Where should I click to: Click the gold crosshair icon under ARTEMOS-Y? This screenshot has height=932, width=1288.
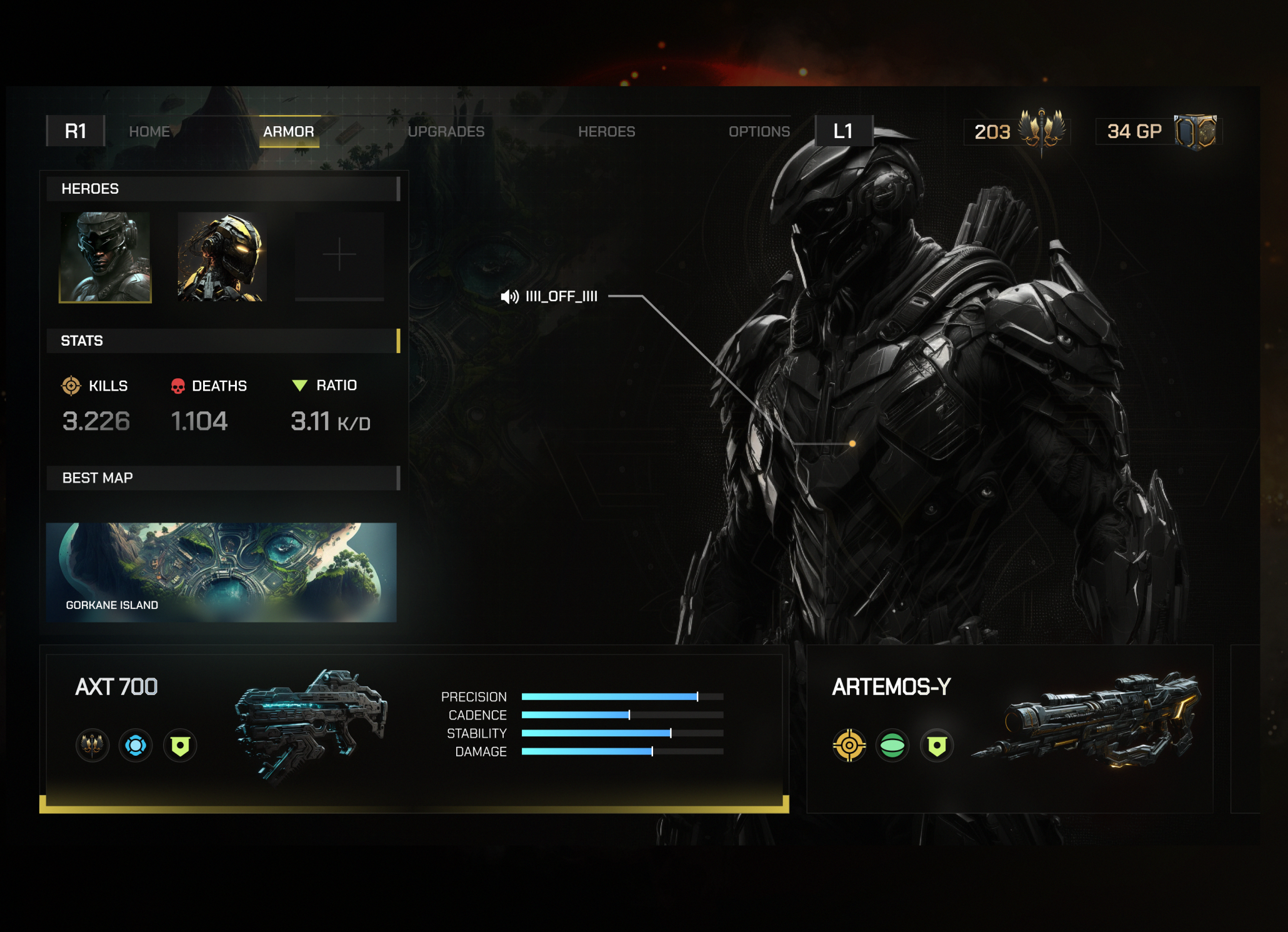pyautogui.click(x=850, y=746)
